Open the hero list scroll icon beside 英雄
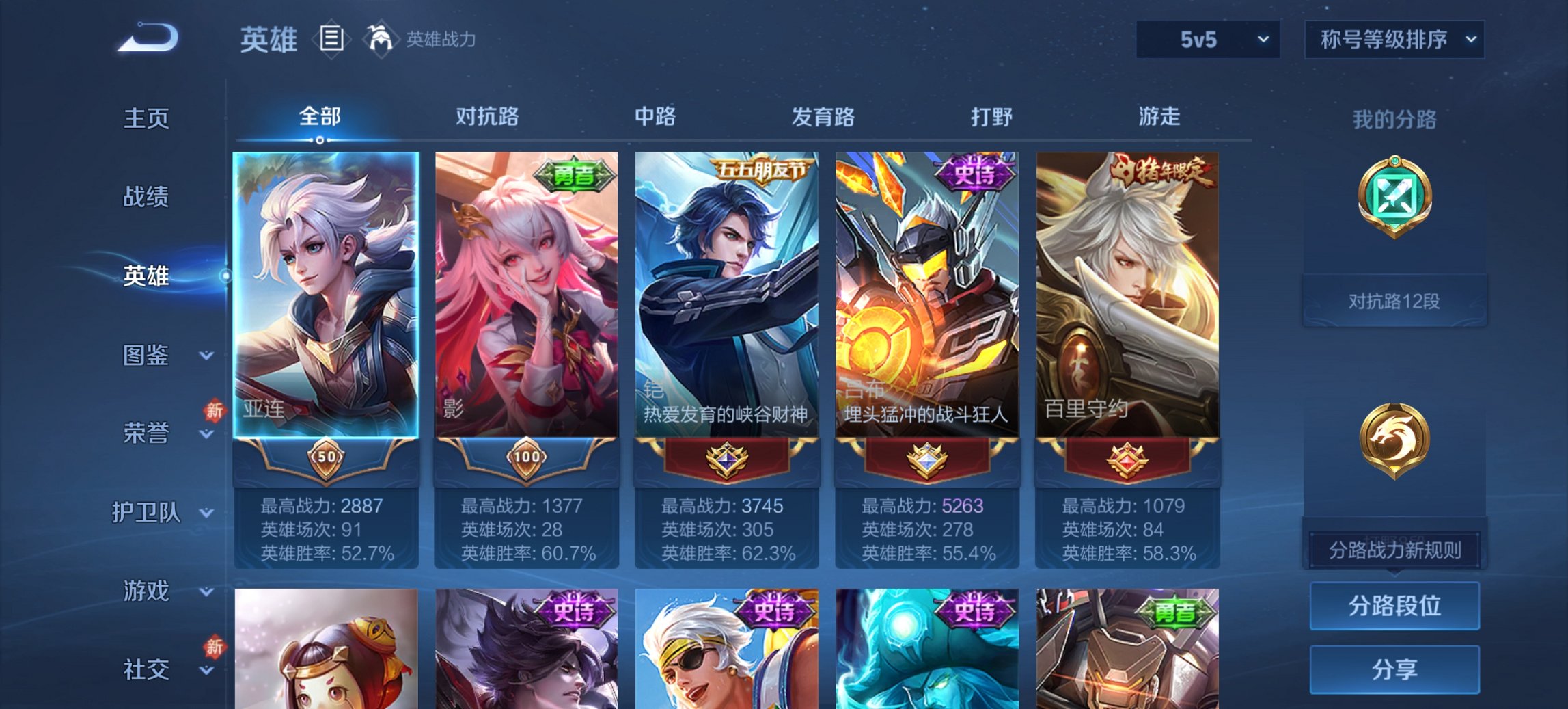The width and height of the screenshot is (1568, 709). pyautogui.click(x=332, y=40)
